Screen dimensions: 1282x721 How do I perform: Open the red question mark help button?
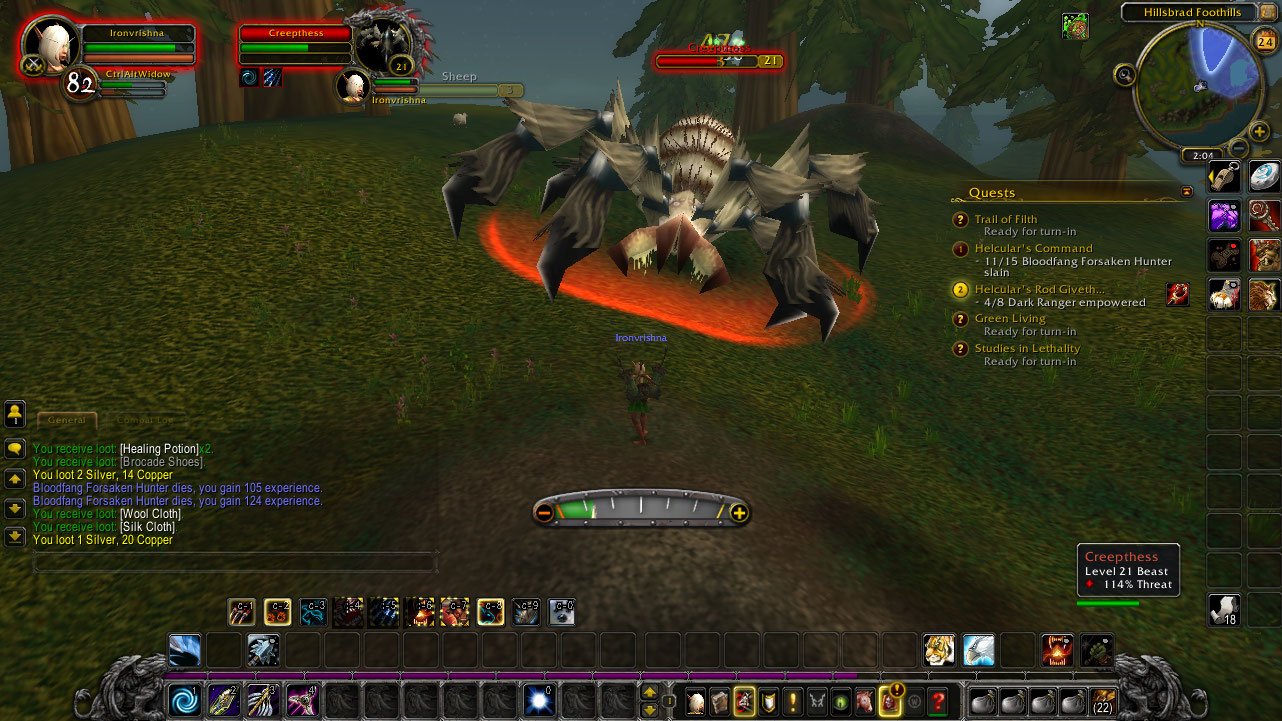click(x=937, y=701)
